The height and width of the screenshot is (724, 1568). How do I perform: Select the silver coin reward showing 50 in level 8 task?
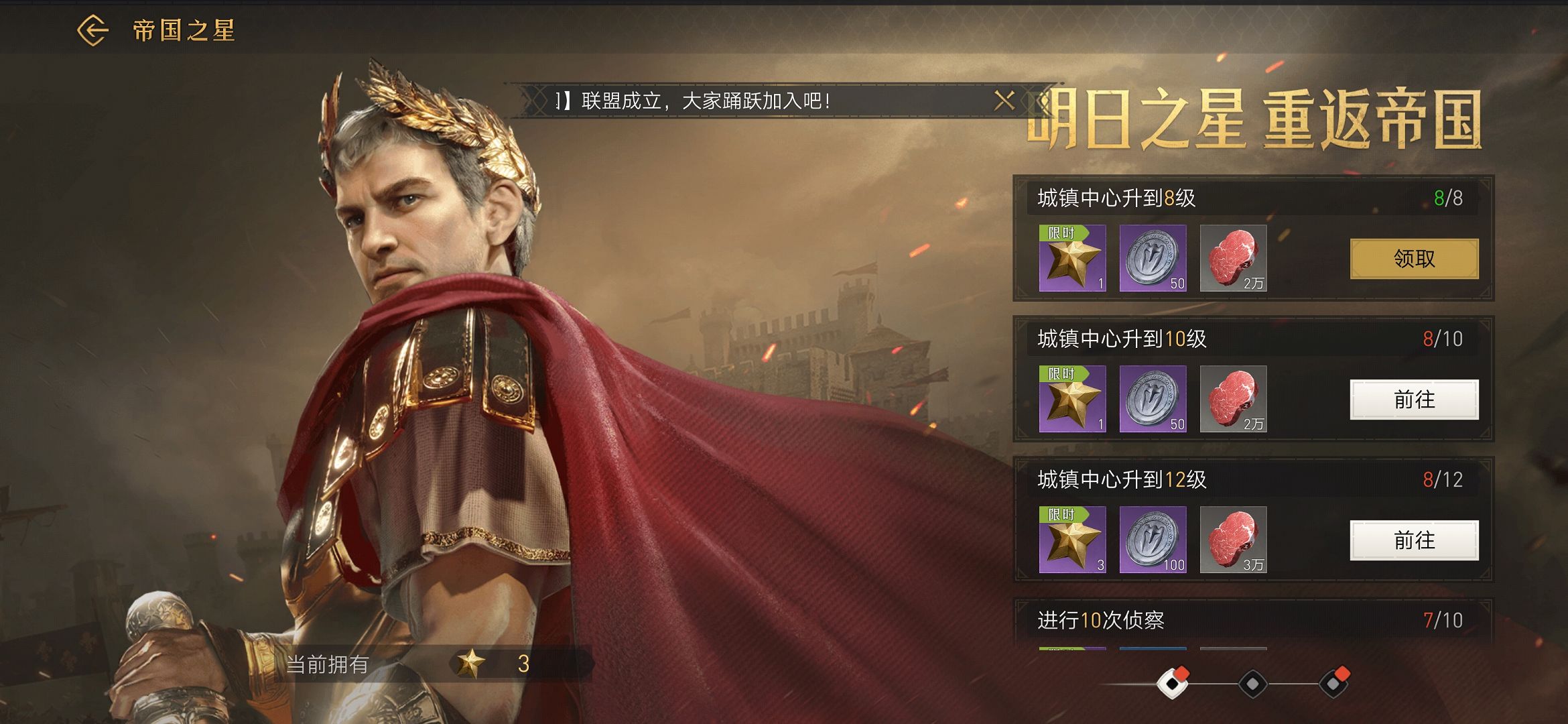tap(1153, 259)
